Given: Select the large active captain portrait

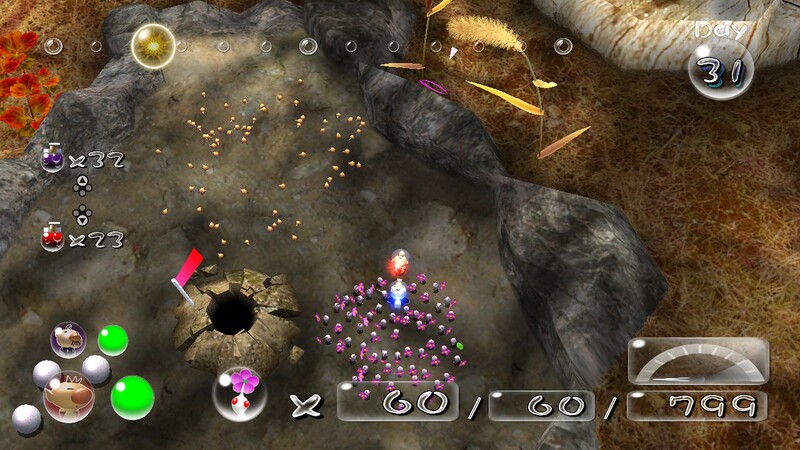Looking at the screenshot, I should [68, 394].
